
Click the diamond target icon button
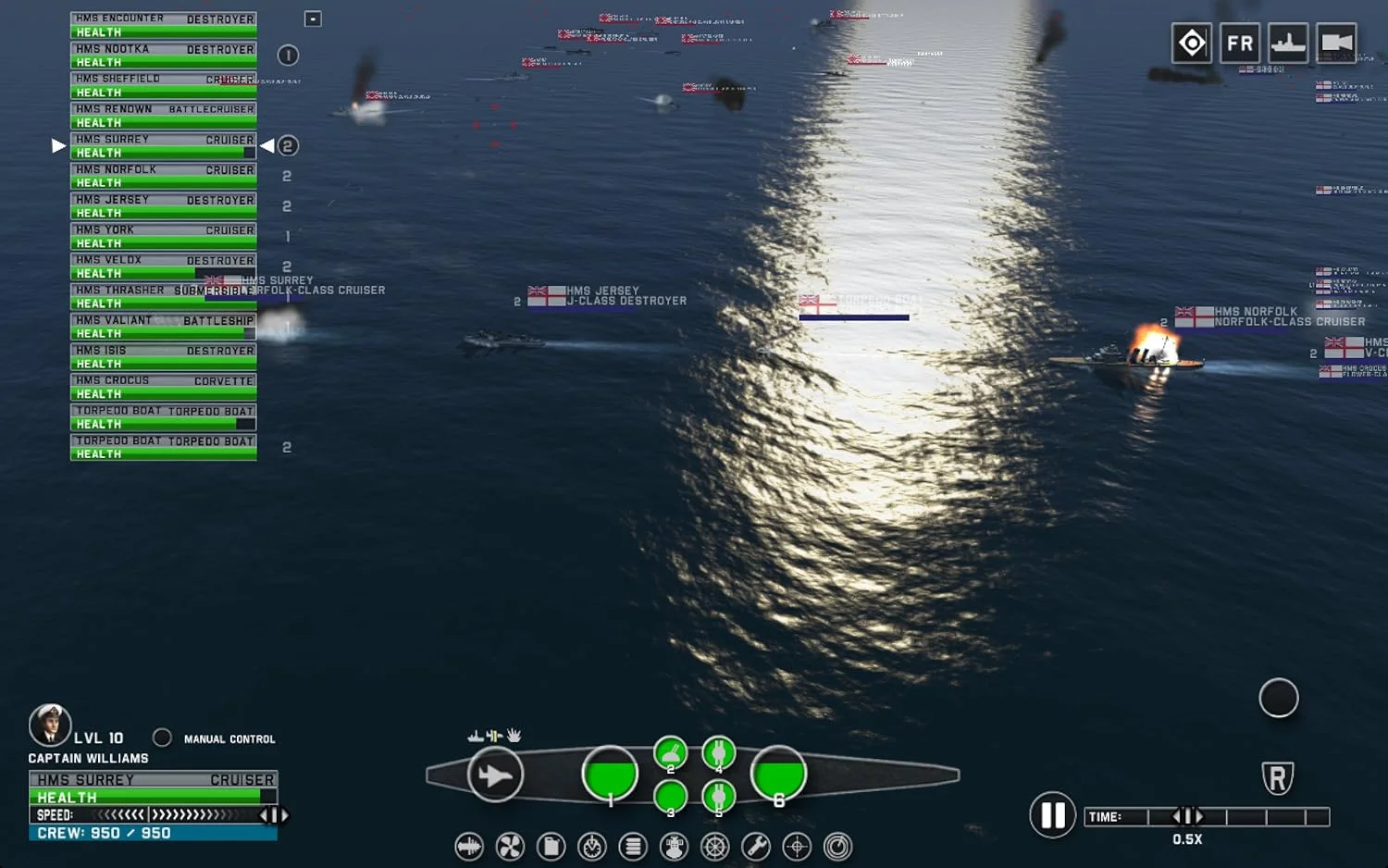pos(1191,43)
